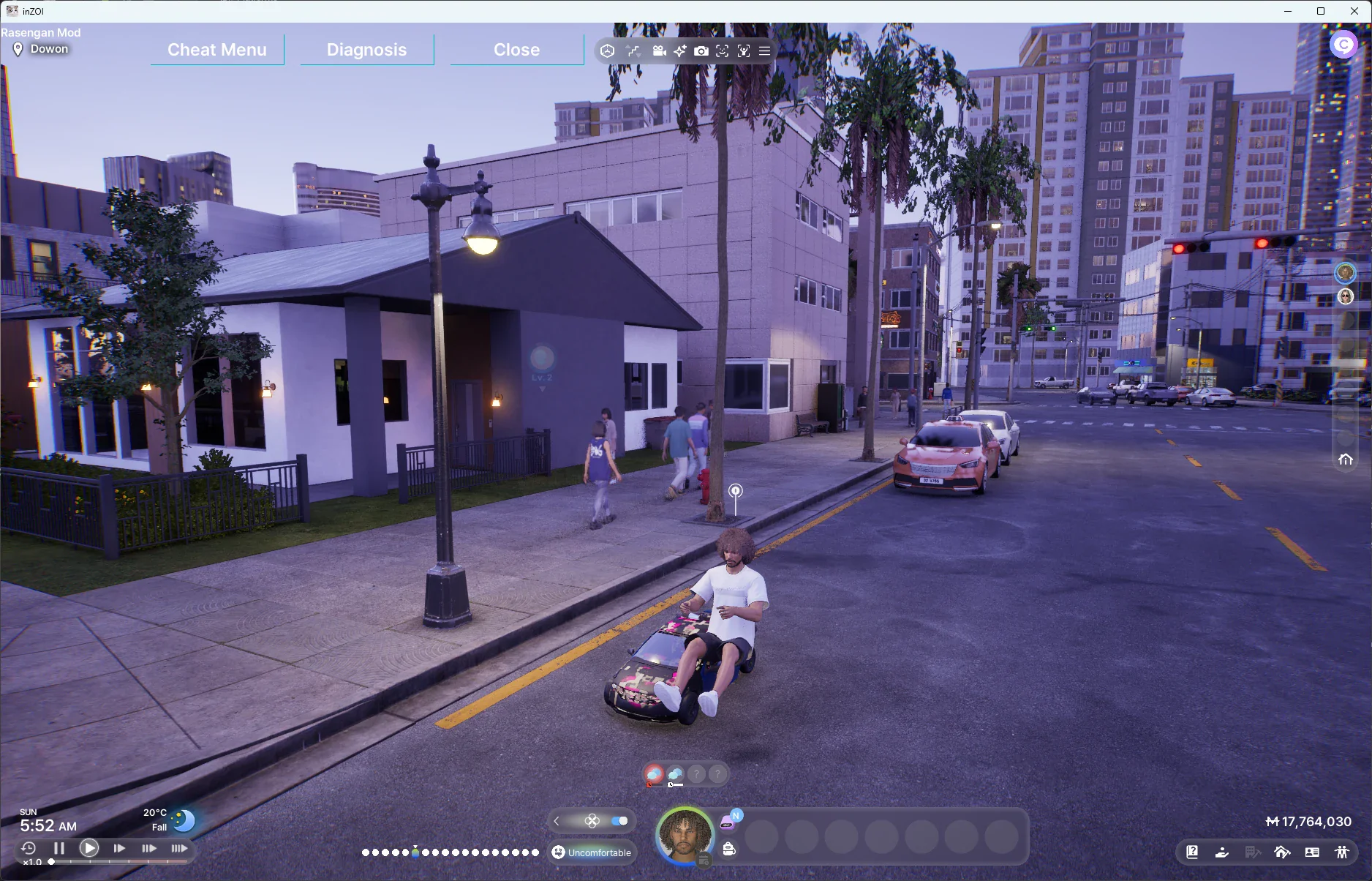Open the video recording camera mode
1372x881 pixels.
point(659,51)
